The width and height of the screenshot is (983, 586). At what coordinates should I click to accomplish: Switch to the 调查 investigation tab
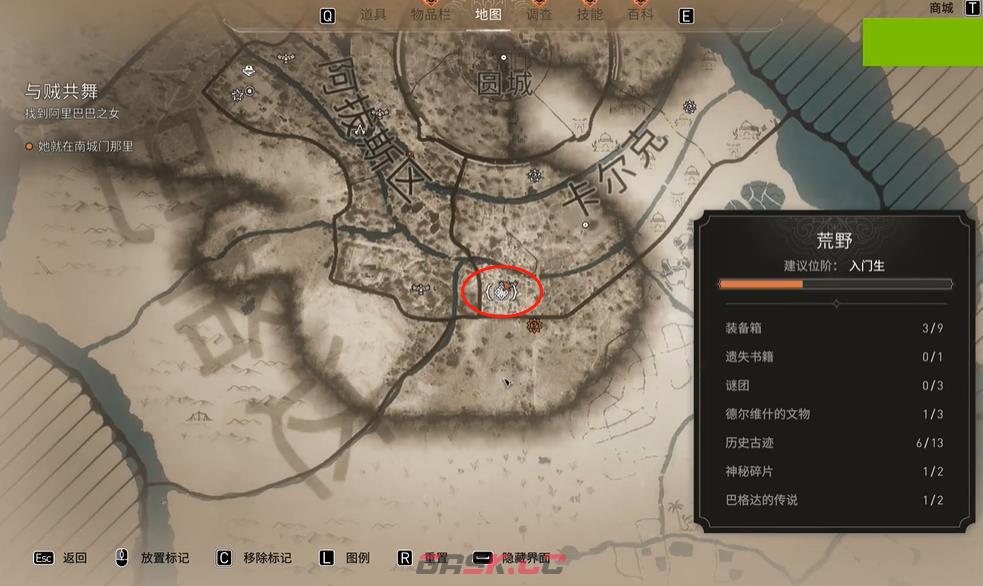point(540,15)
